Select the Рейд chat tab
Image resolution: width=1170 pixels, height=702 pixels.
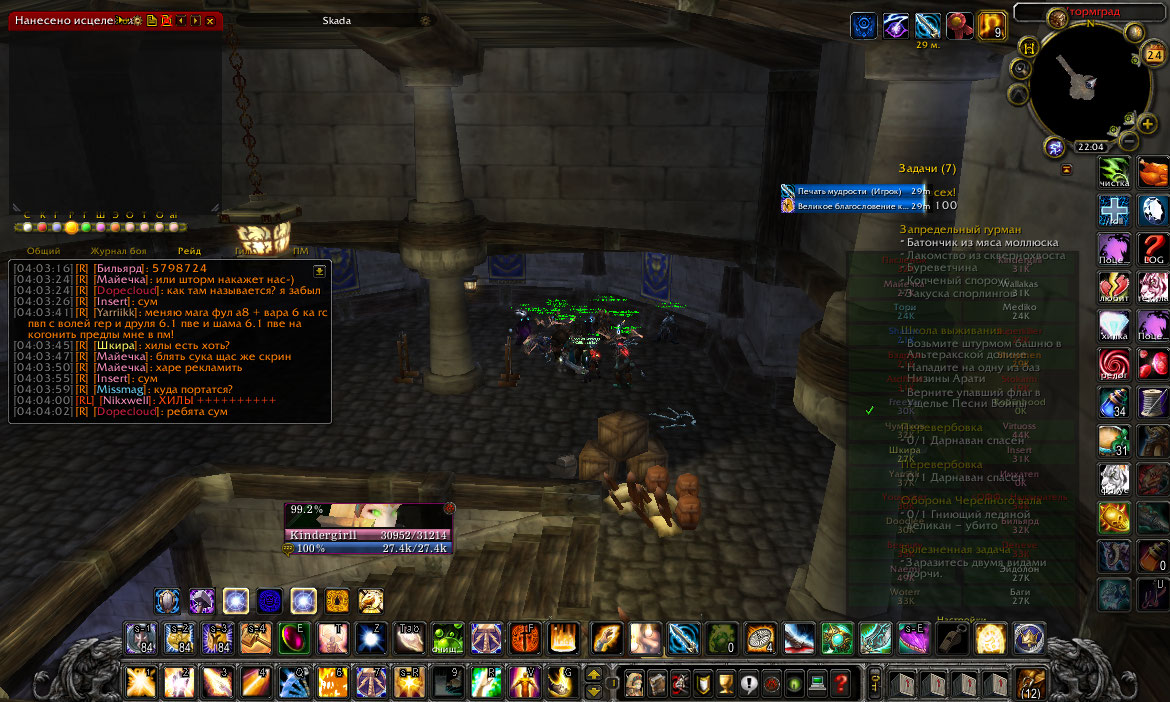coord(190,251)
